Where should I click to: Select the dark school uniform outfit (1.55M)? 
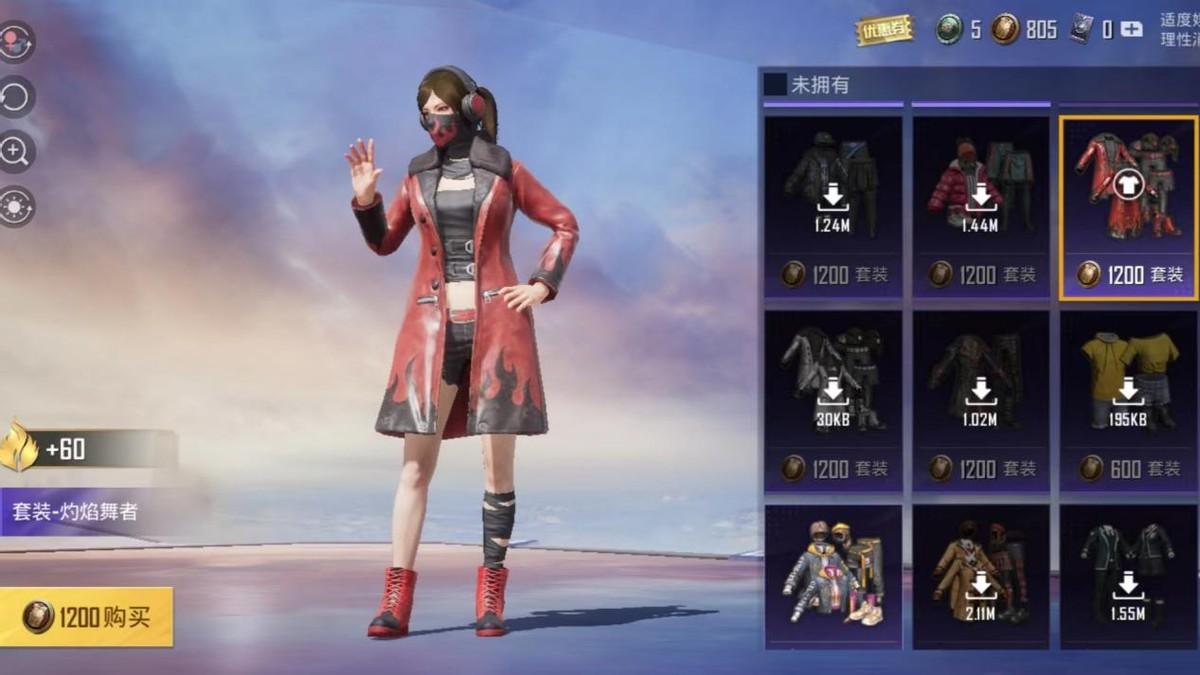coord(1128,577)
